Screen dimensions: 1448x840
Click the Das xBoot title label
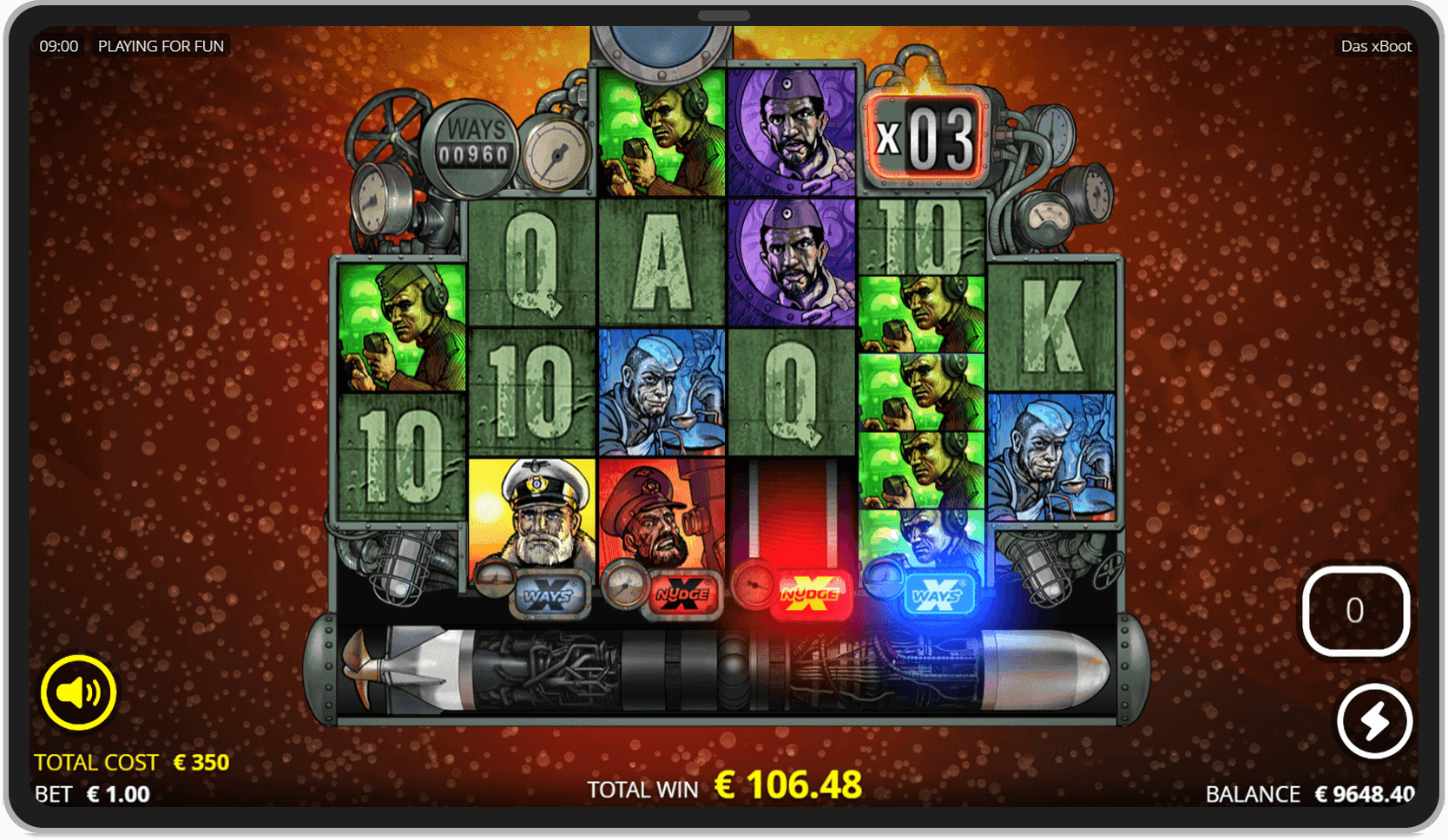pyautogui.click(x=1375, y=46)
